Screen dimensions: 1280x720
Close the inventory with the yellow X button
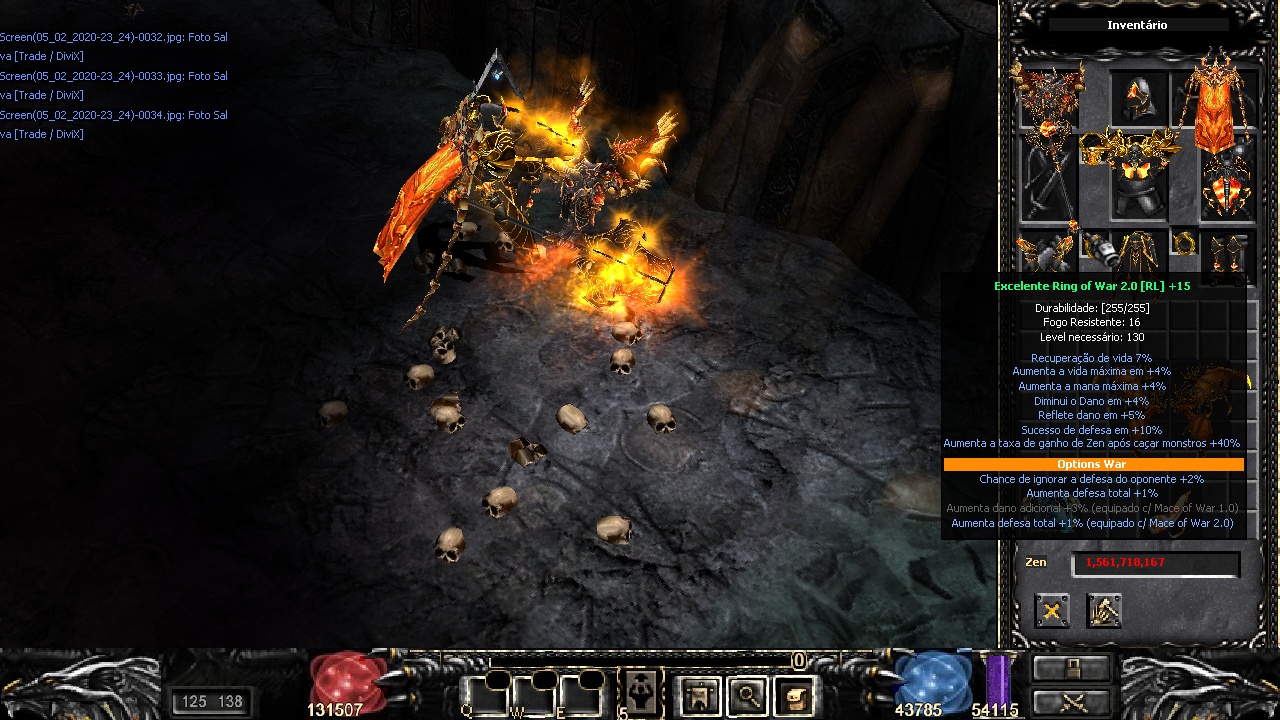[1052, 610]
